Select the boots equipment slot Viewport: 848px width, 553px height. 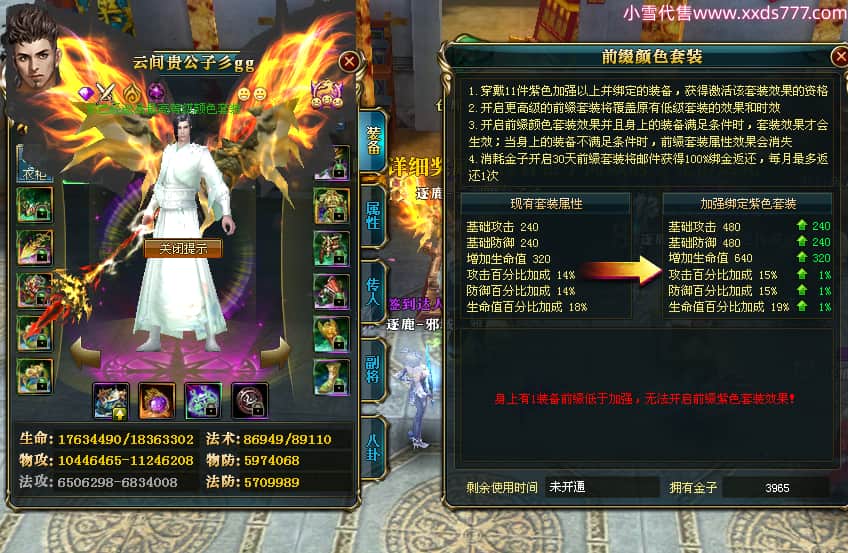[x=331, y=376]
